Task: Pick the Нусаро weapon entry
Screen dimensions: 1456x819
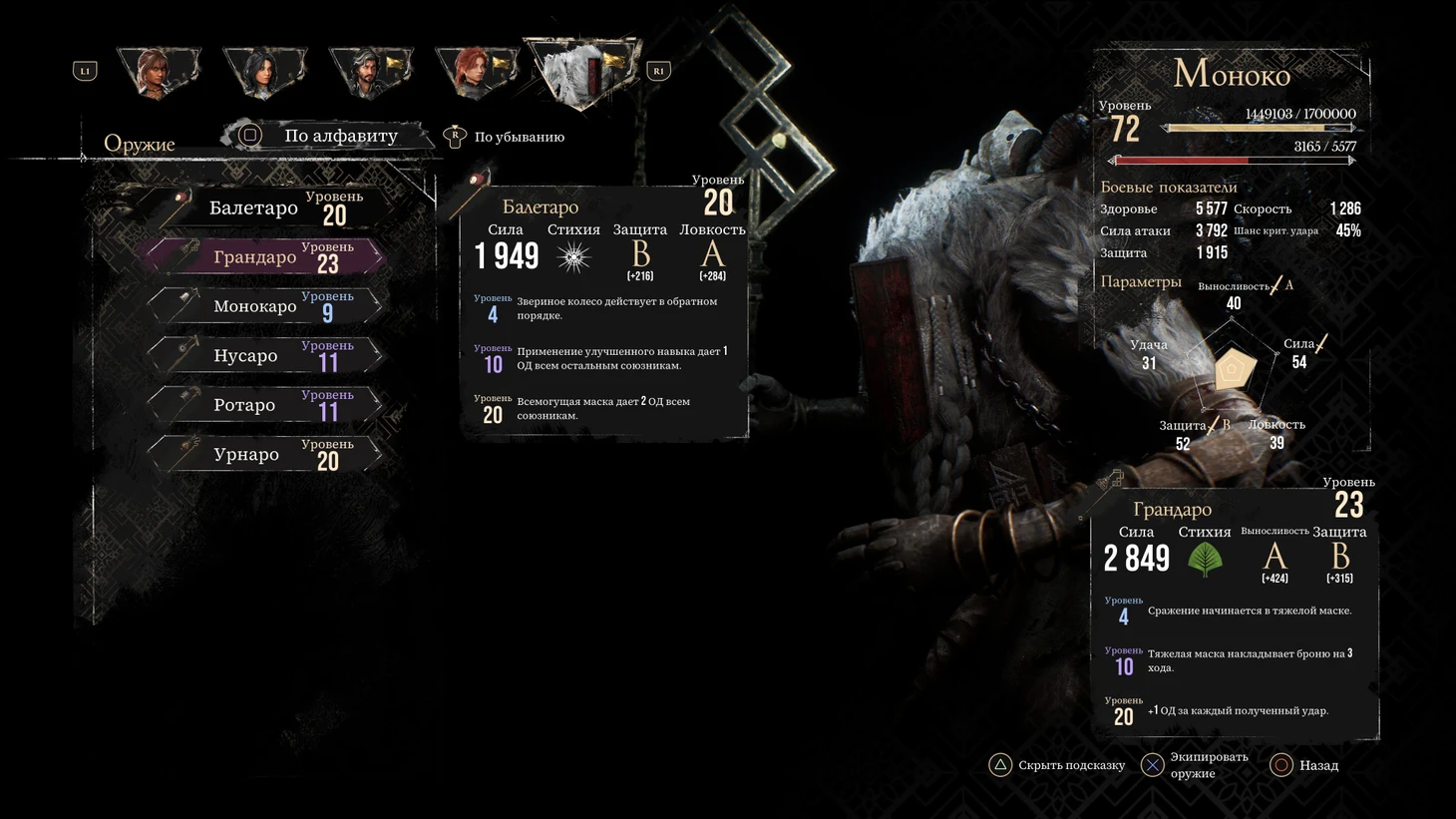Action: 264,355
